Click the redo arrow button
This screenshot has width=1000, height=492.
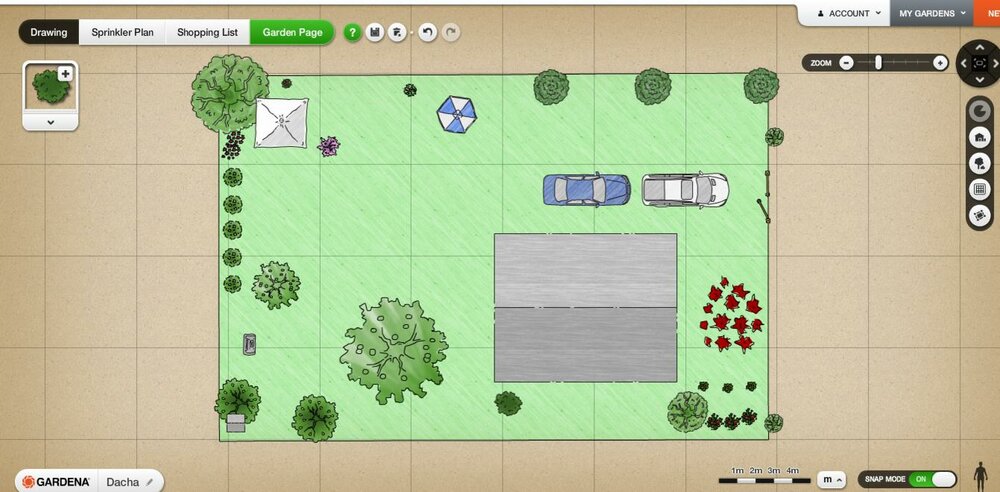(x=451, y=33)
